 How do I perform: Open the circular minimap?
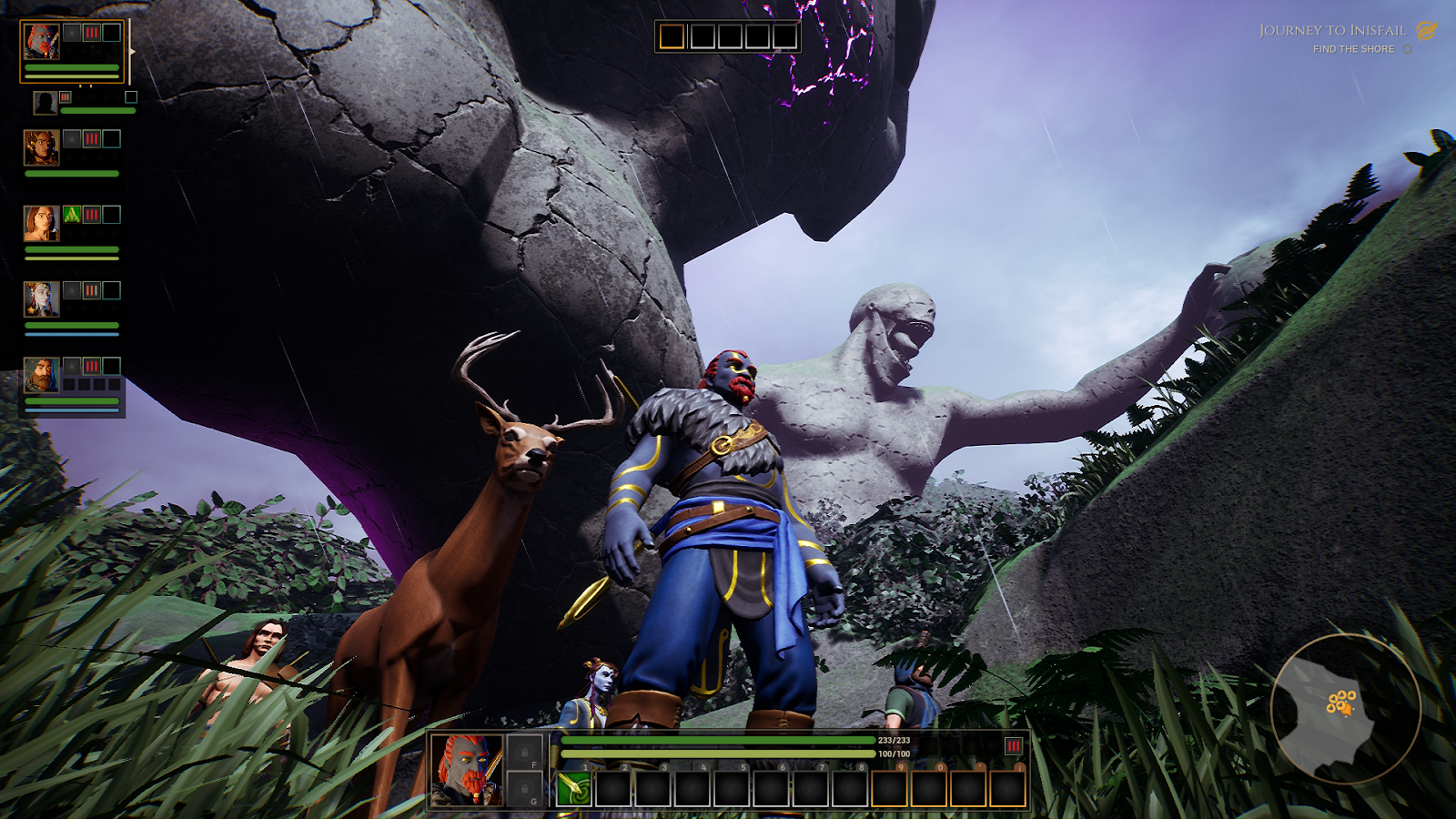[1345, 709]
